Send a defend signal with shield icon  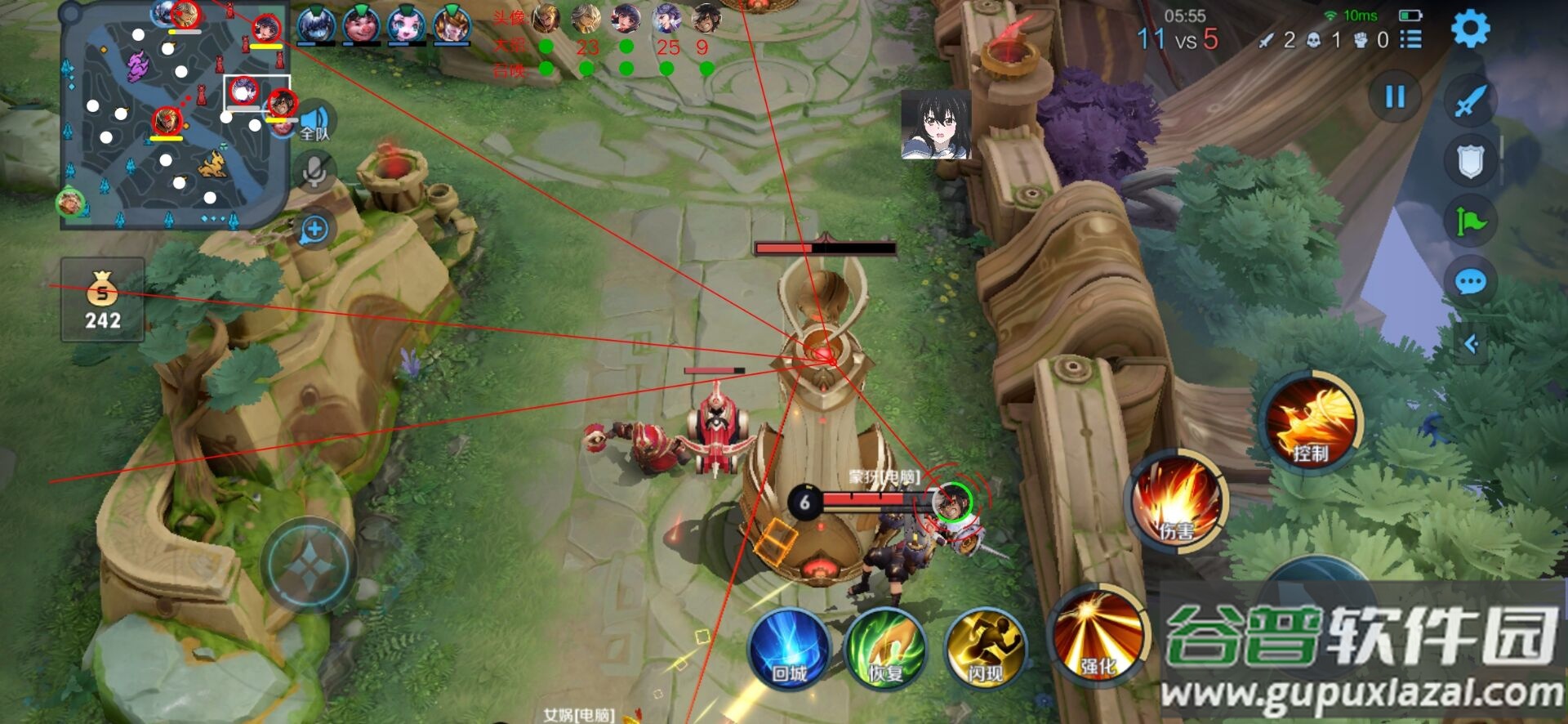coord(1470,161)
